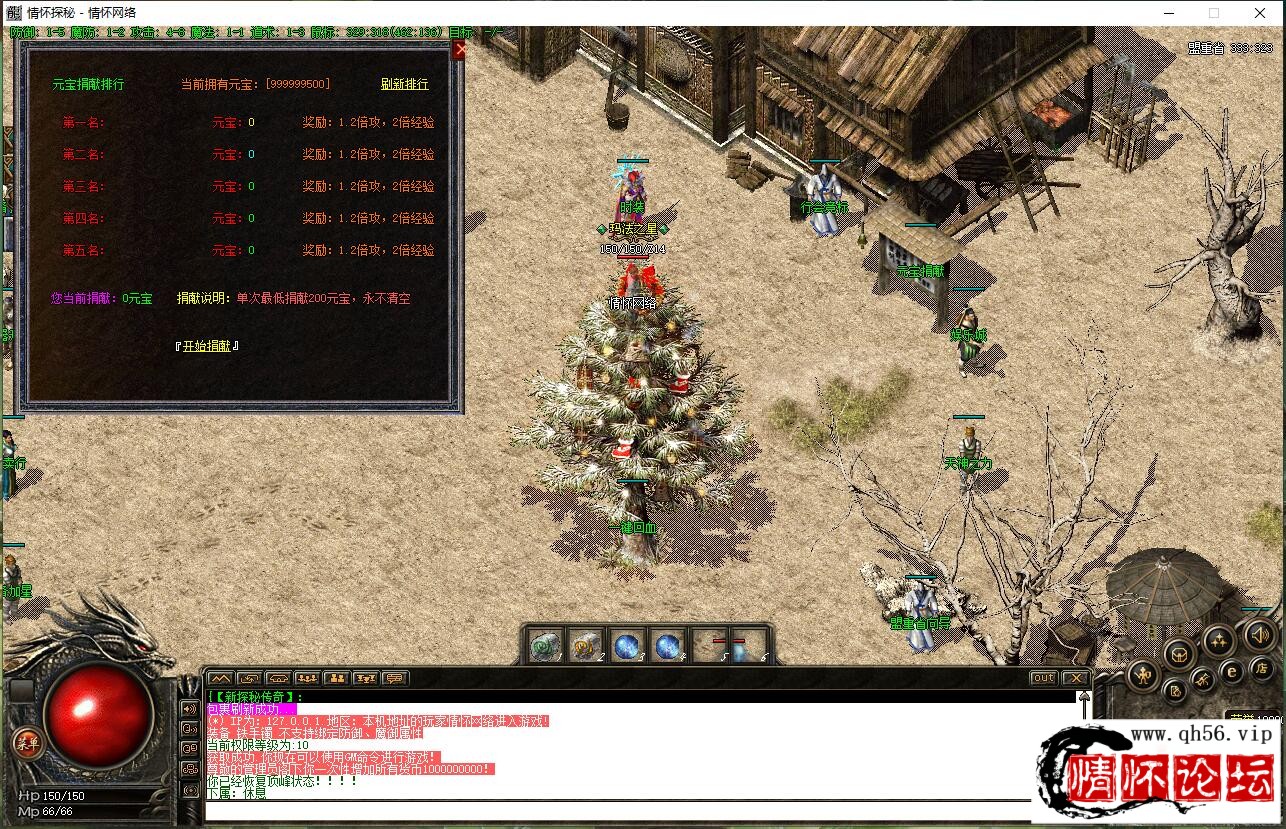Click the chat panel's out button

click(x=1043, y=678)
